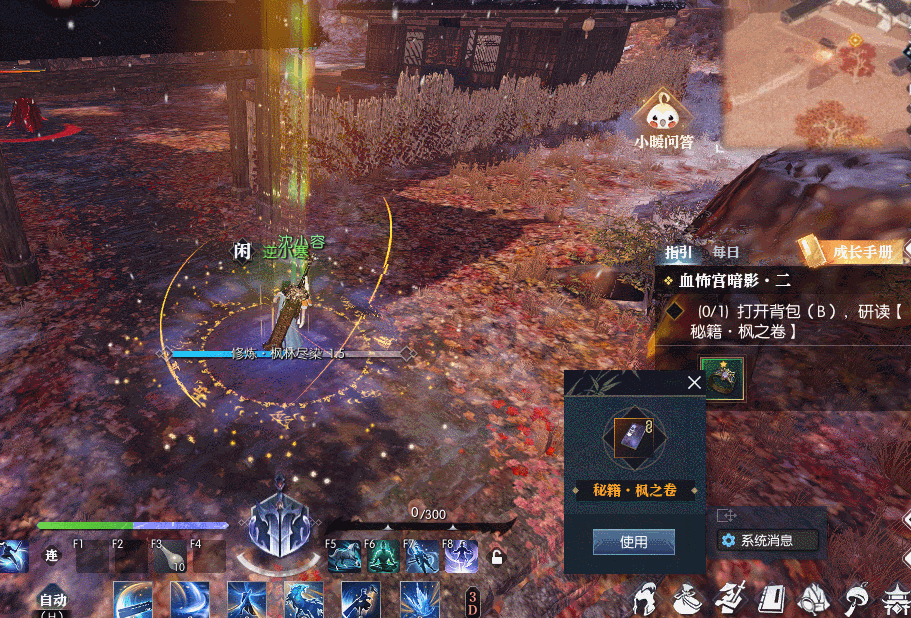Switch to the 指引 tab
The image size is (911, 618).
pos(678,253)
